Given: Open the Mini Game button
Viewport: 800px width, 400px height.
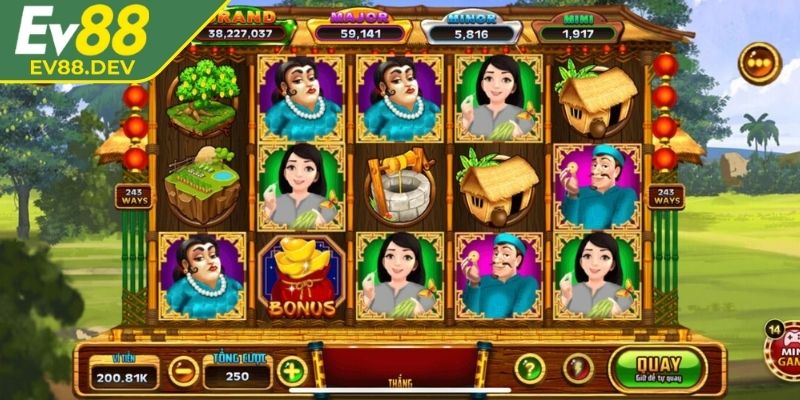Looking at the screenshot, I should pyautogui.click(x=783, y=352).
